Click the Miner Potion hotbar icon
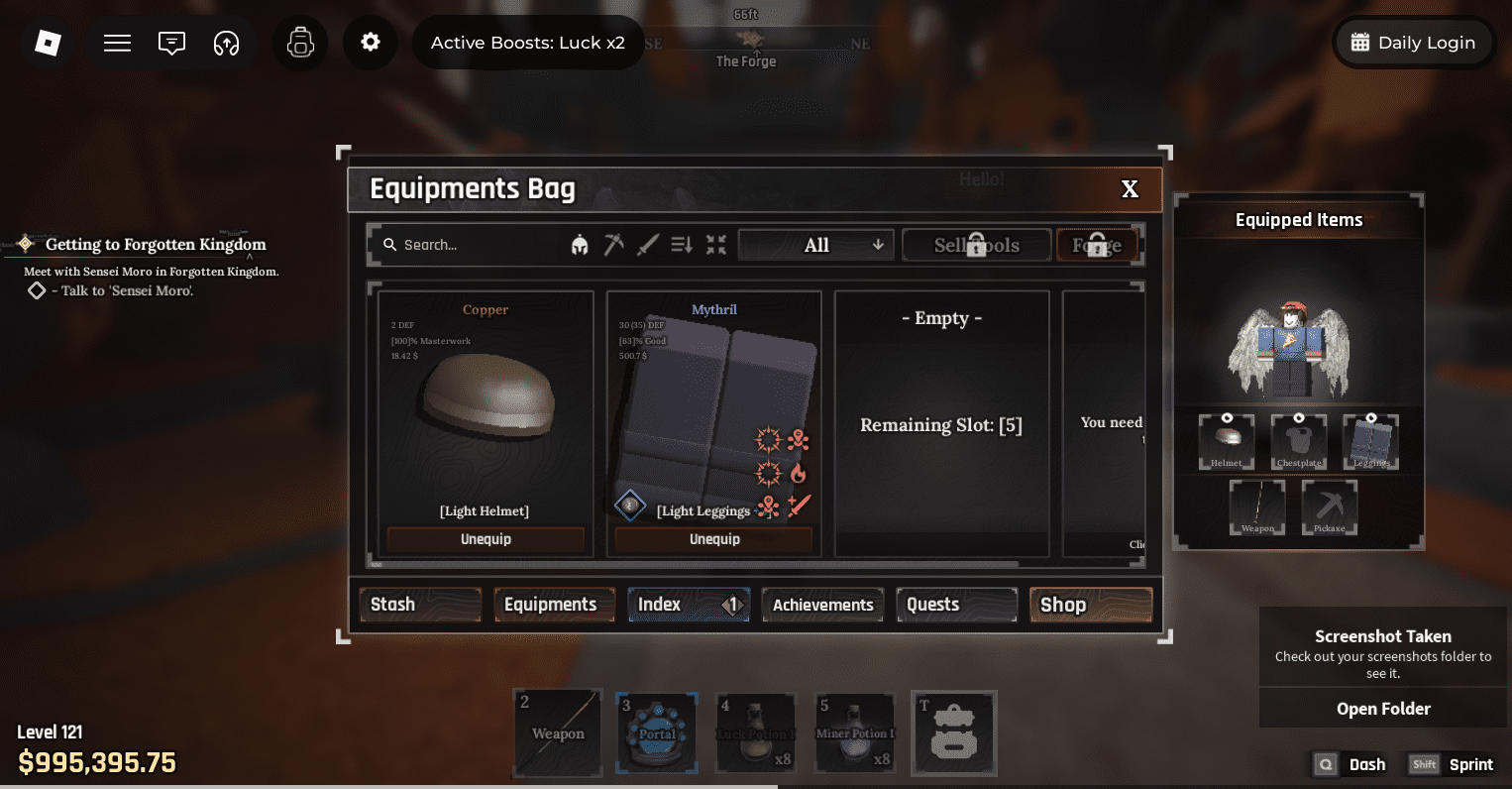Screen dimensions: 1512x789 854,733
